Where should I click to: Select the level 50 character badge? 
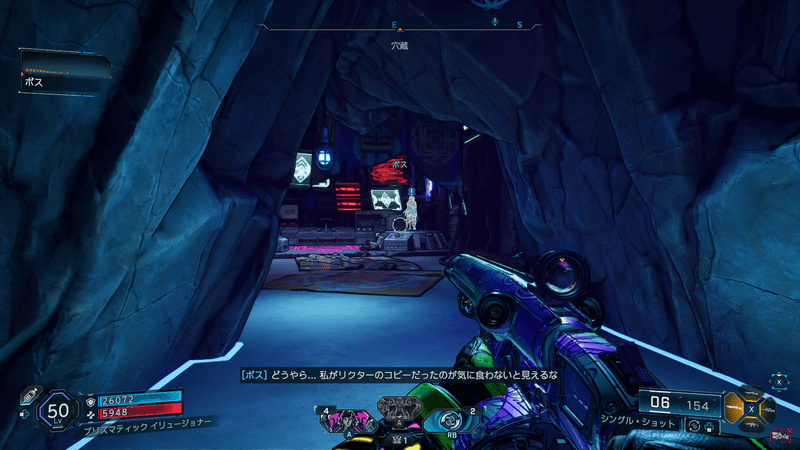click(59, 410)
